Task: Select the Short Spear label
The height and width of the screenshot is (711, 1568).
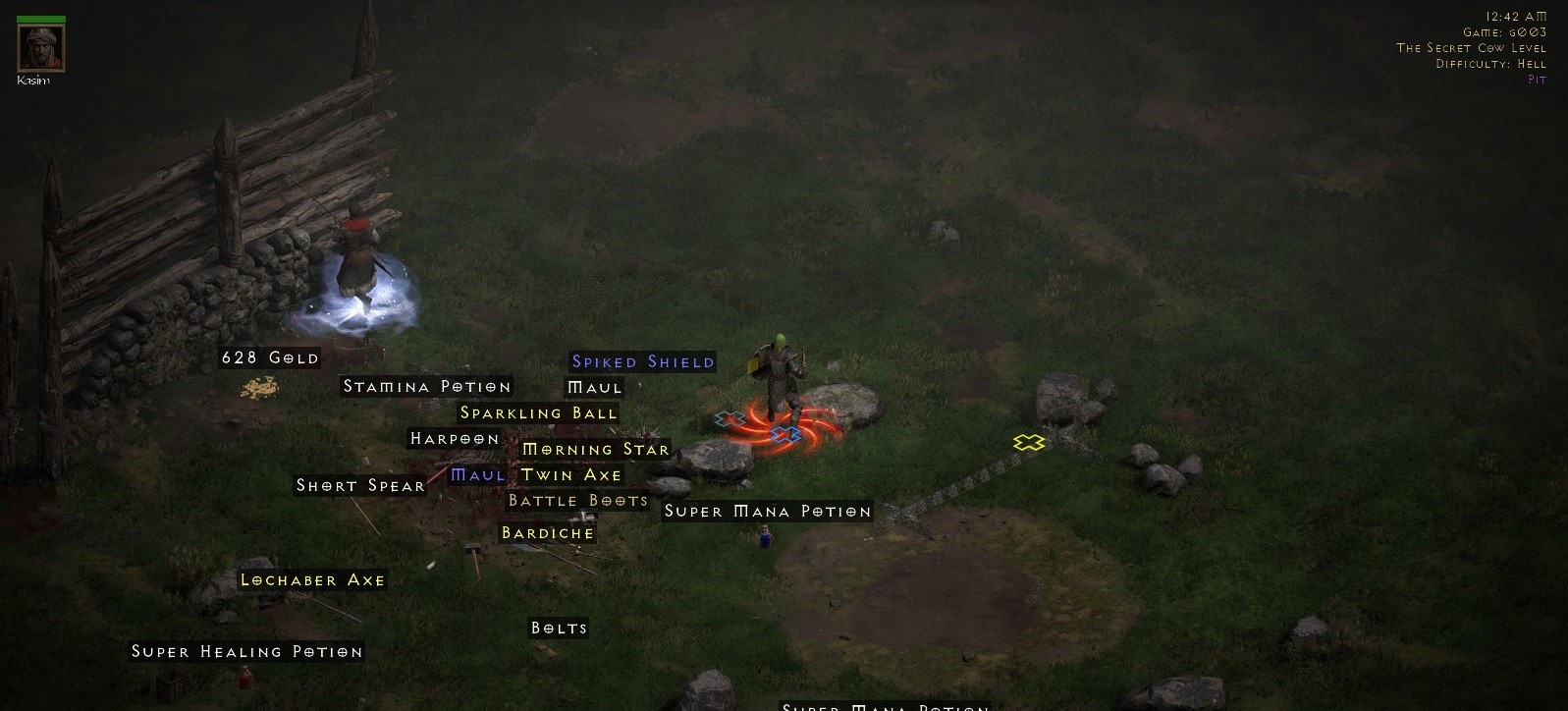Action: click(359, 485)
